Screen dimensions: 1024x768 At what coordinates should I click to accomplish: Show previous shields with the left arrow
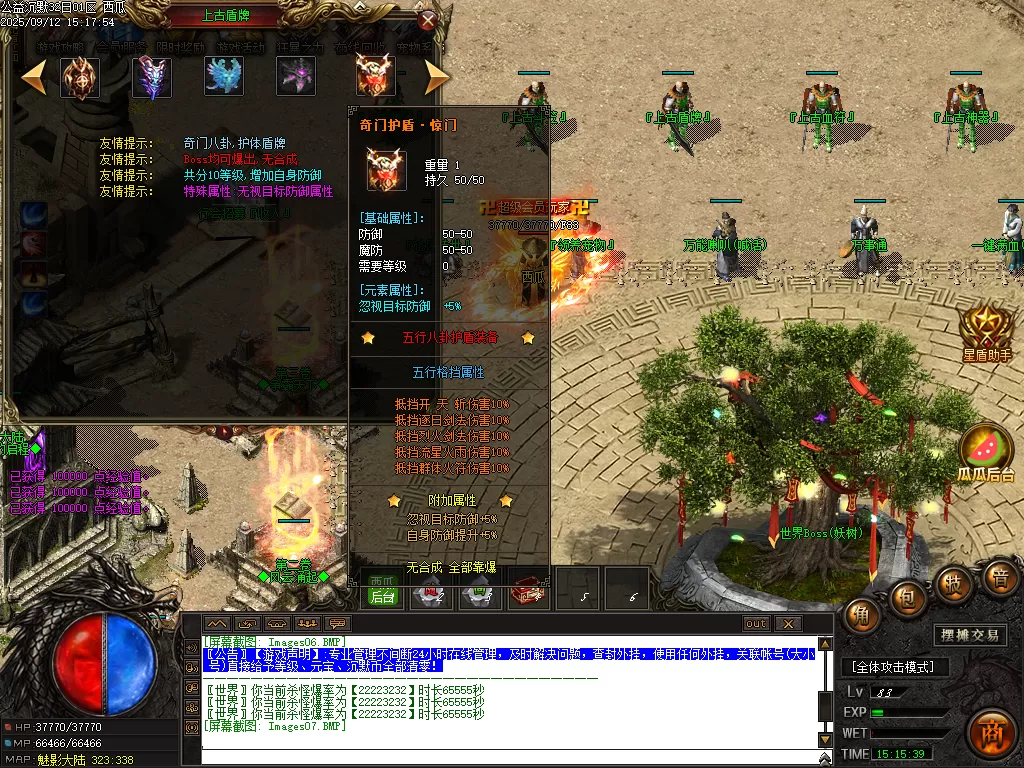[x=34, y=77]
